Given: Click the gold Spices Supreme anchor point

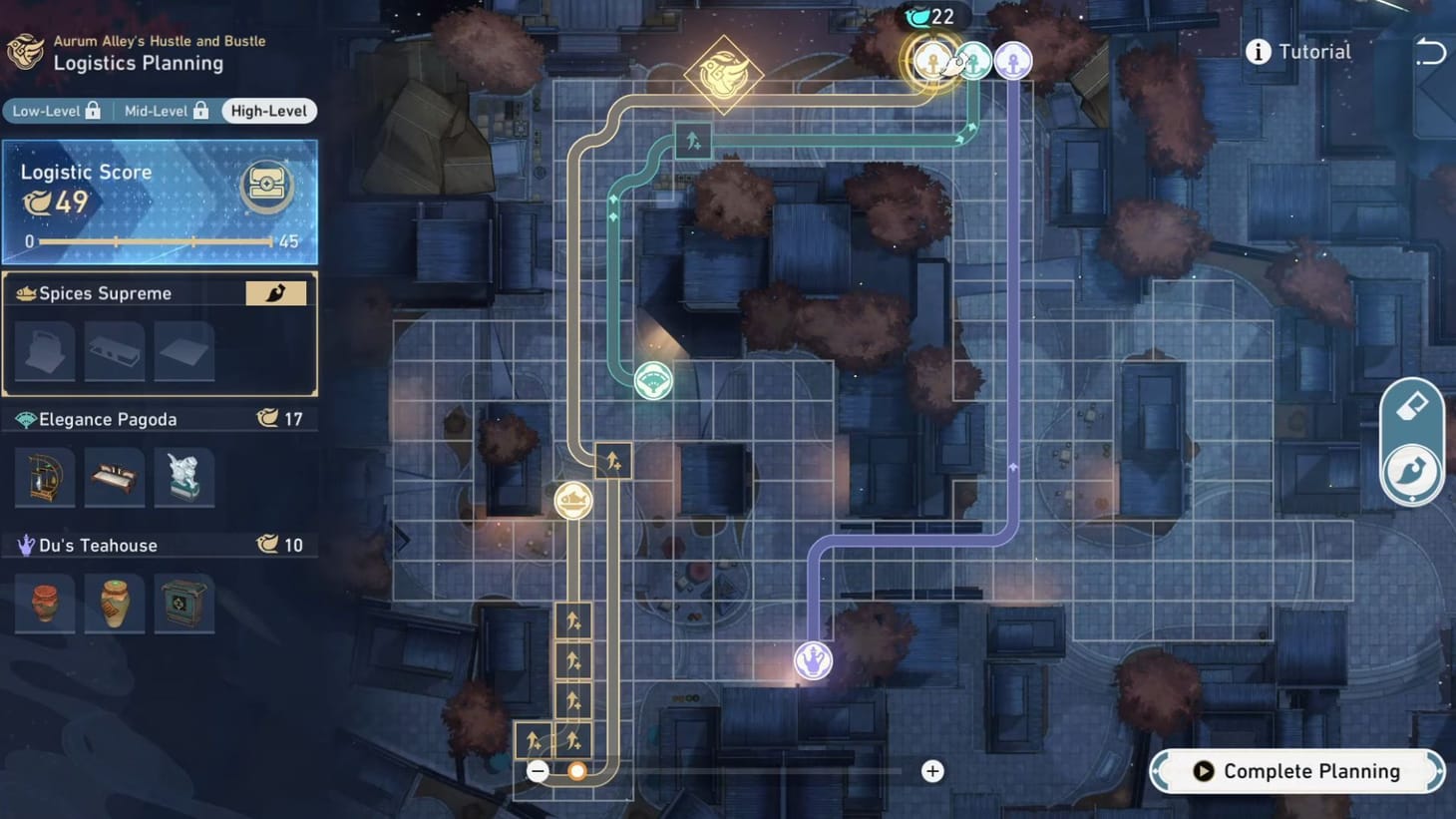Looking at the screenshot, I should [x=935, y=60].
